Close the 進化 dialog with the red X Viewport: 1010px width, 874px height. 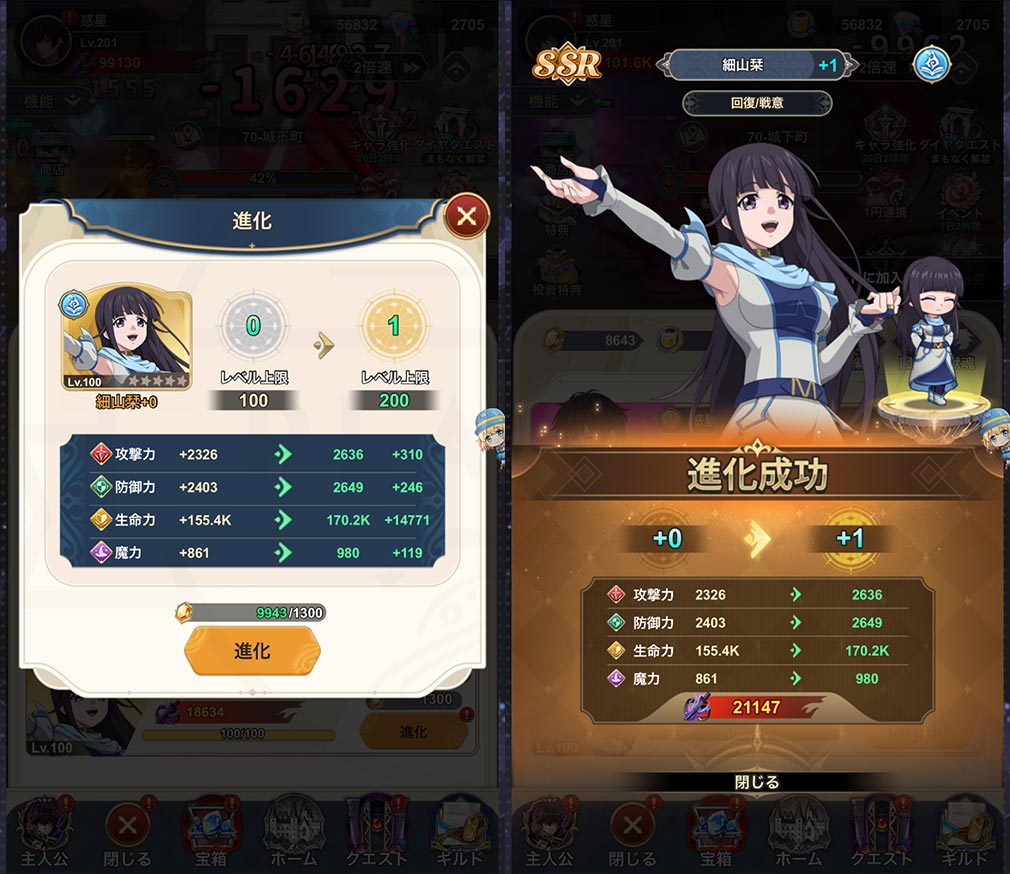click(x=466, y=215)
